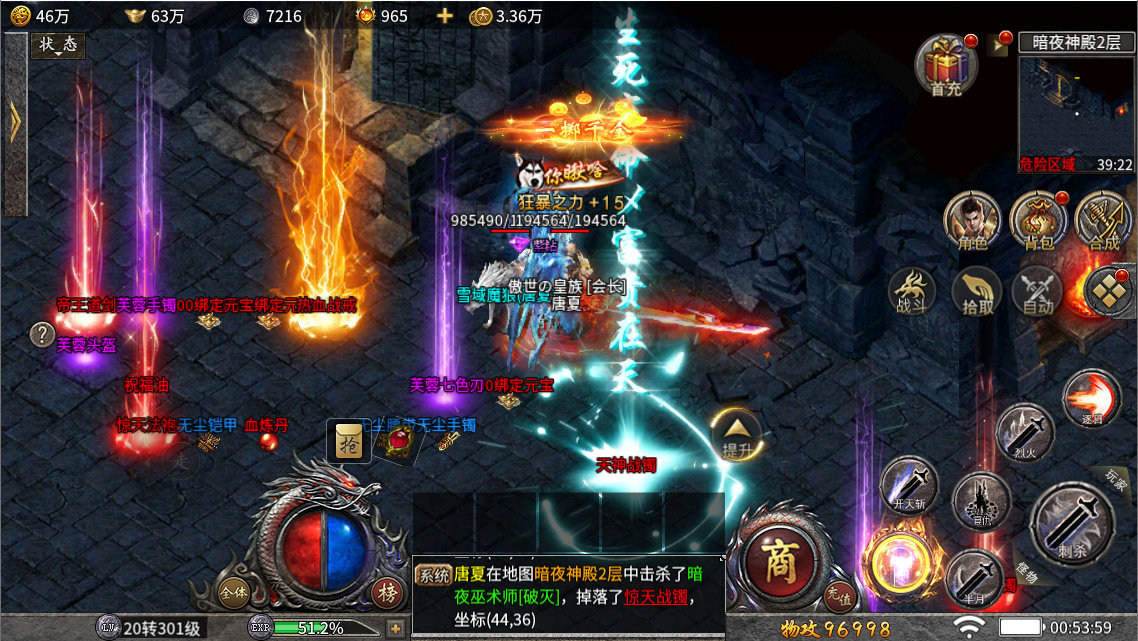1138x641 pixels.
Task: Use the 刺杀 sword skill
Action: click(1072, 520)
